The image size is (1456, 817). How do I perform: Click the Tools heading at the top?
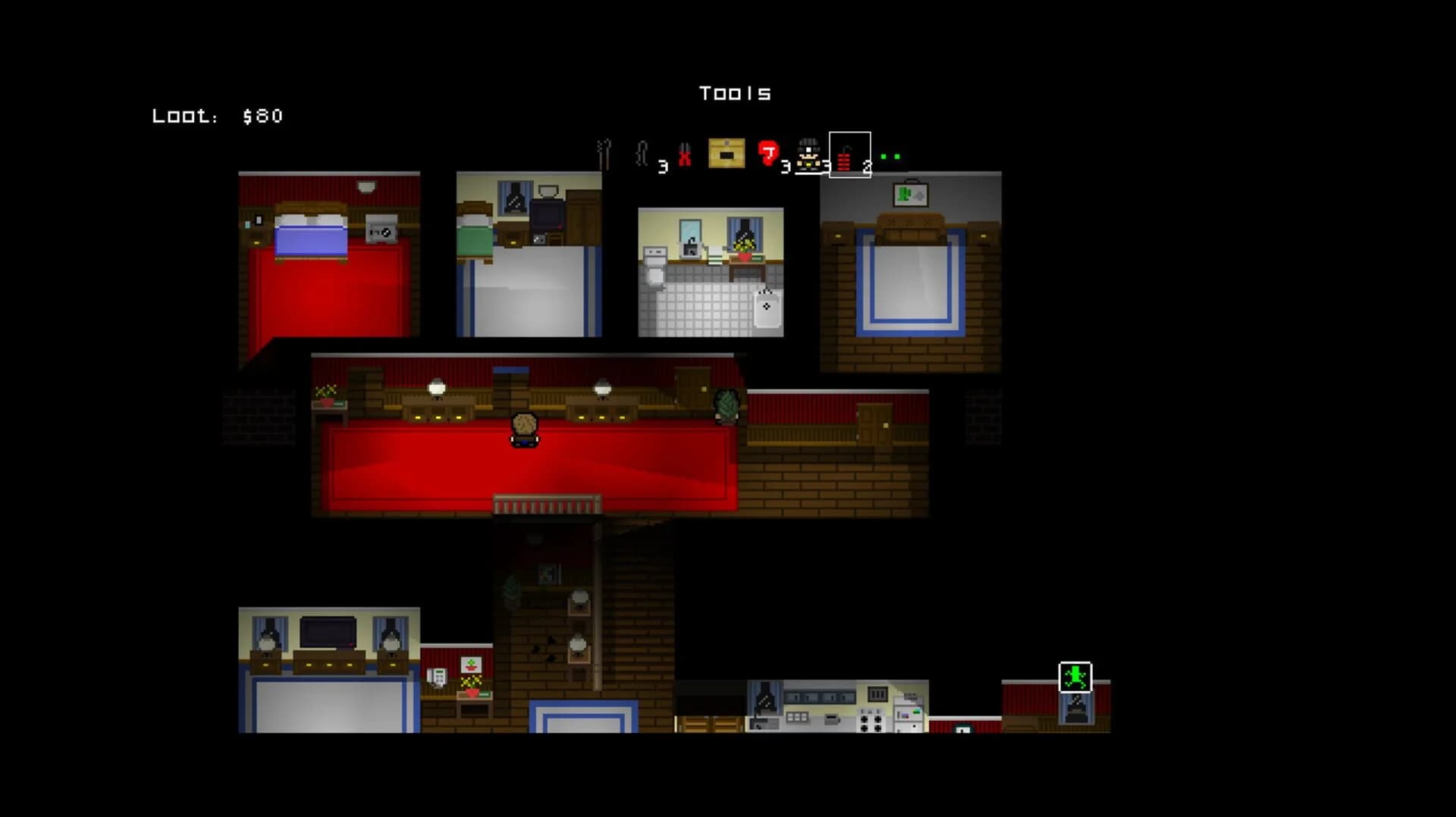[734, 92]
